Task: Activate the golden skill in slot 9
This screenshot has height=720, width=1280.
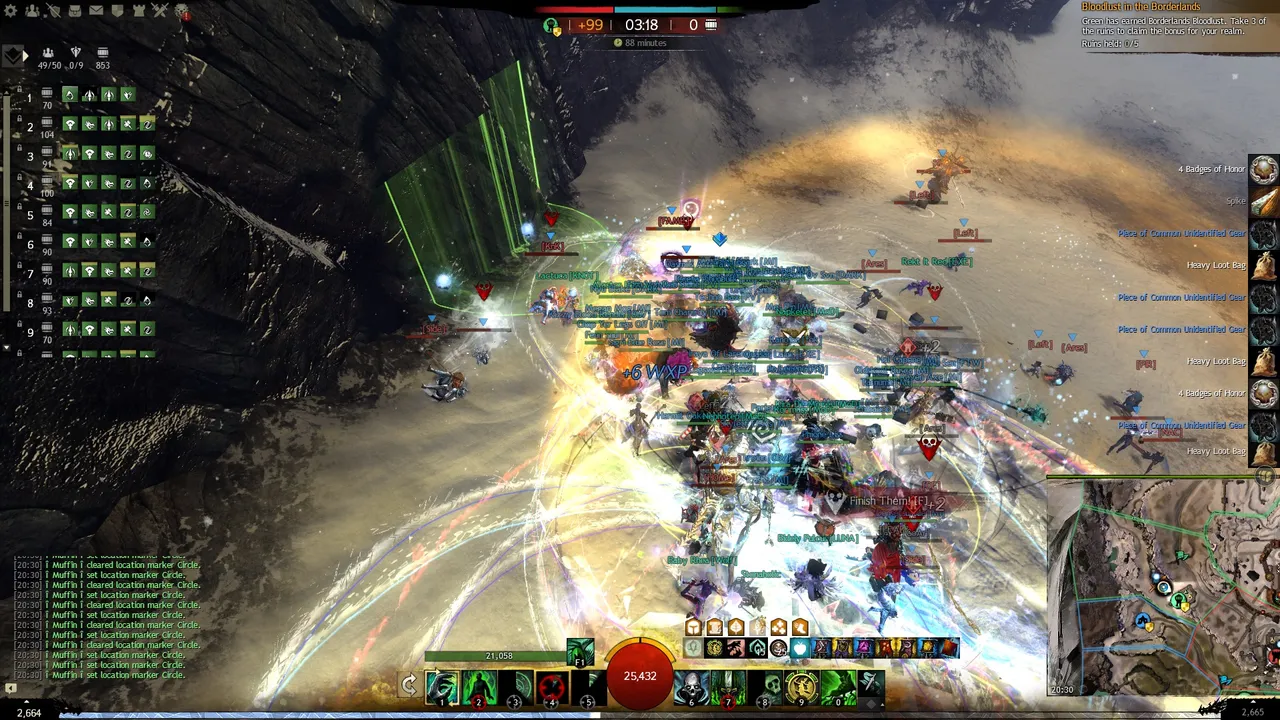Action: pos(800,685)
